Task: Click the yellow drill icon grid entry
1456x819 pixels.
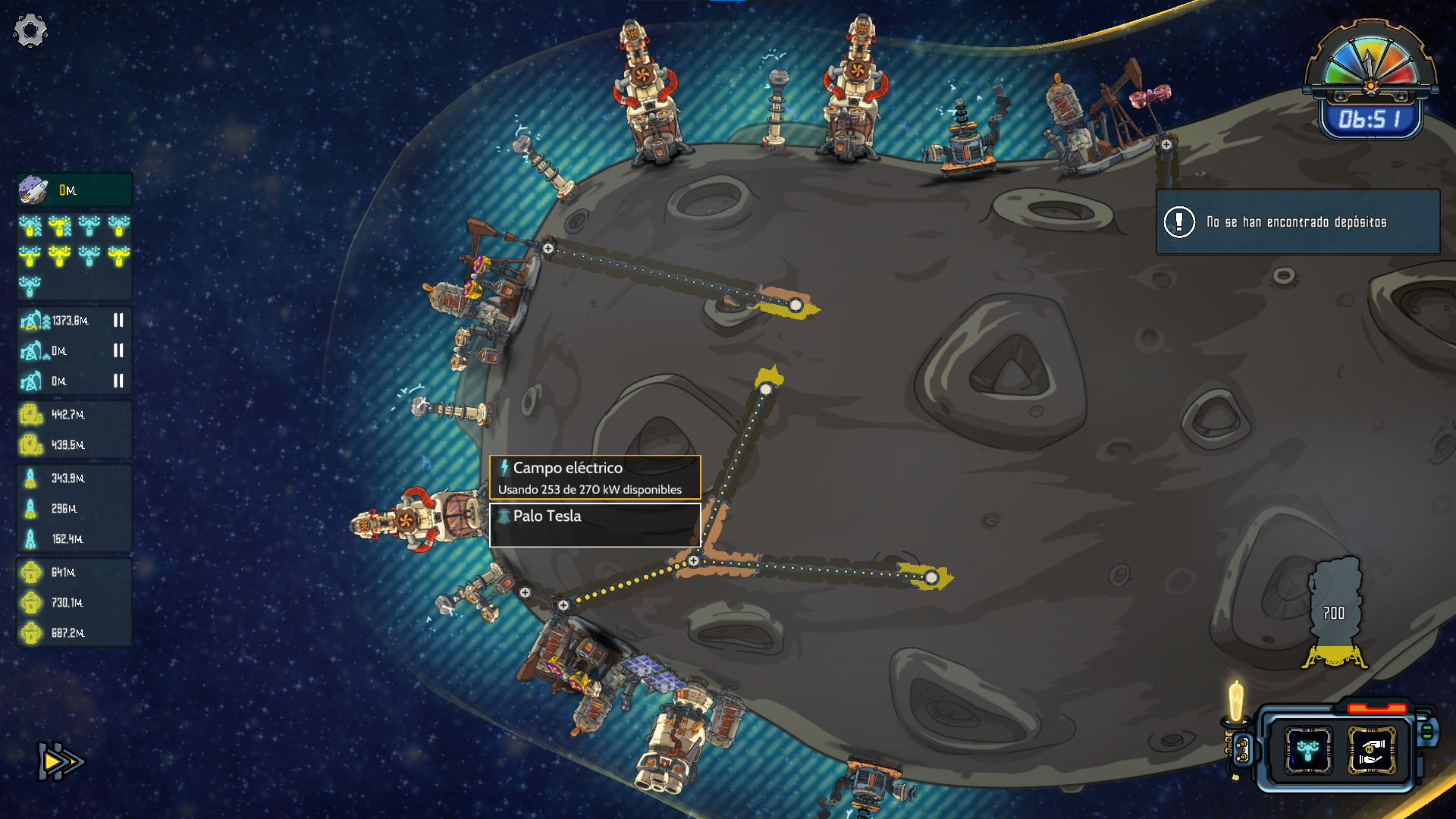Action: coord(31,227)
